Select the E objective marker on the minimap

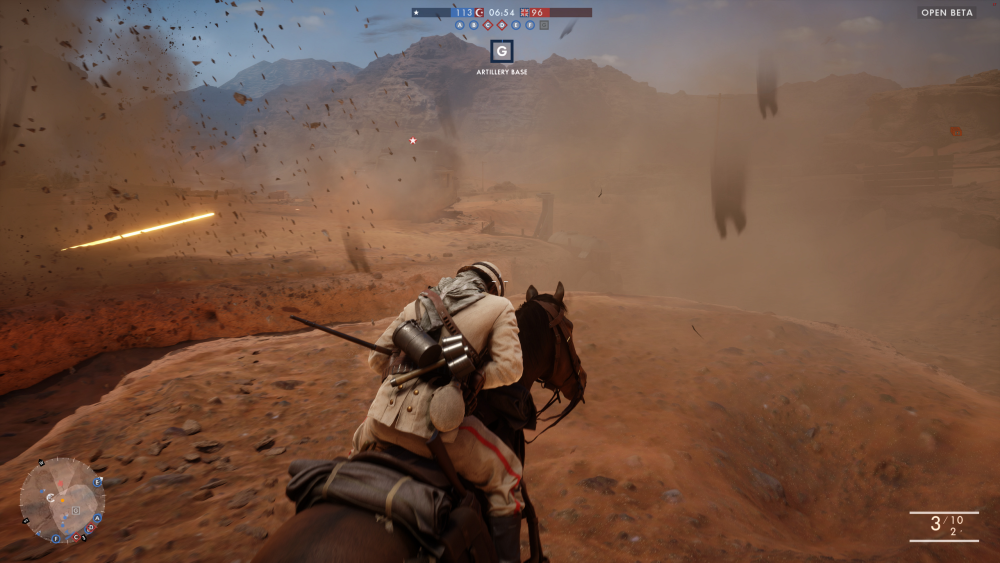point(97,482)
